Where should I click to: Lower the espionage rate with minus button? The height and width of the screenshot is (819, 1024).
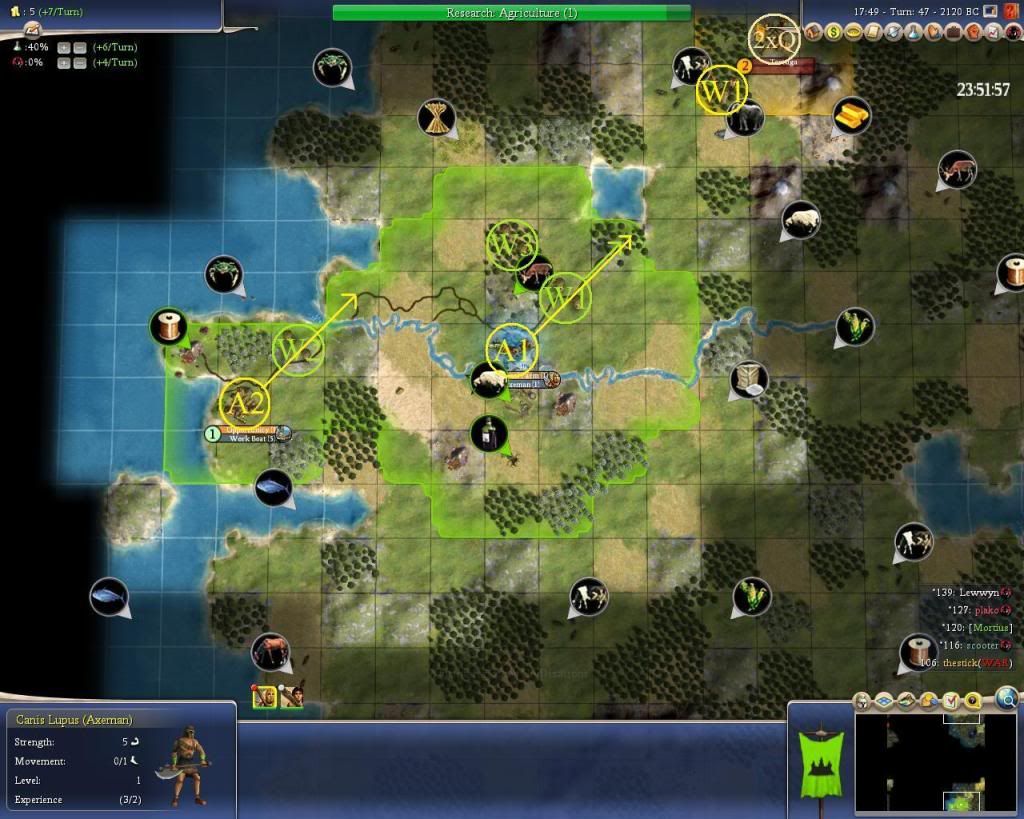[x=79, y=62]
